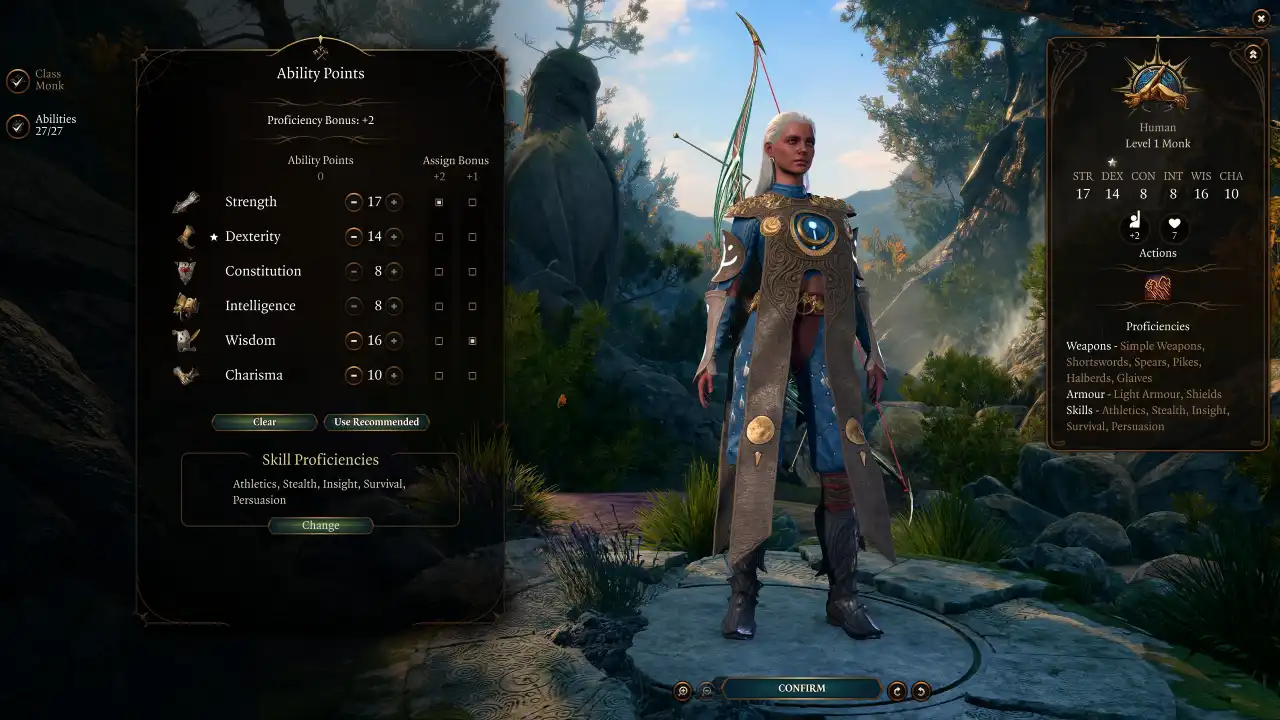The height and width of the screenshot is (720, 1280).
Task: Click the Constitution ability icon
Action: 186,270
